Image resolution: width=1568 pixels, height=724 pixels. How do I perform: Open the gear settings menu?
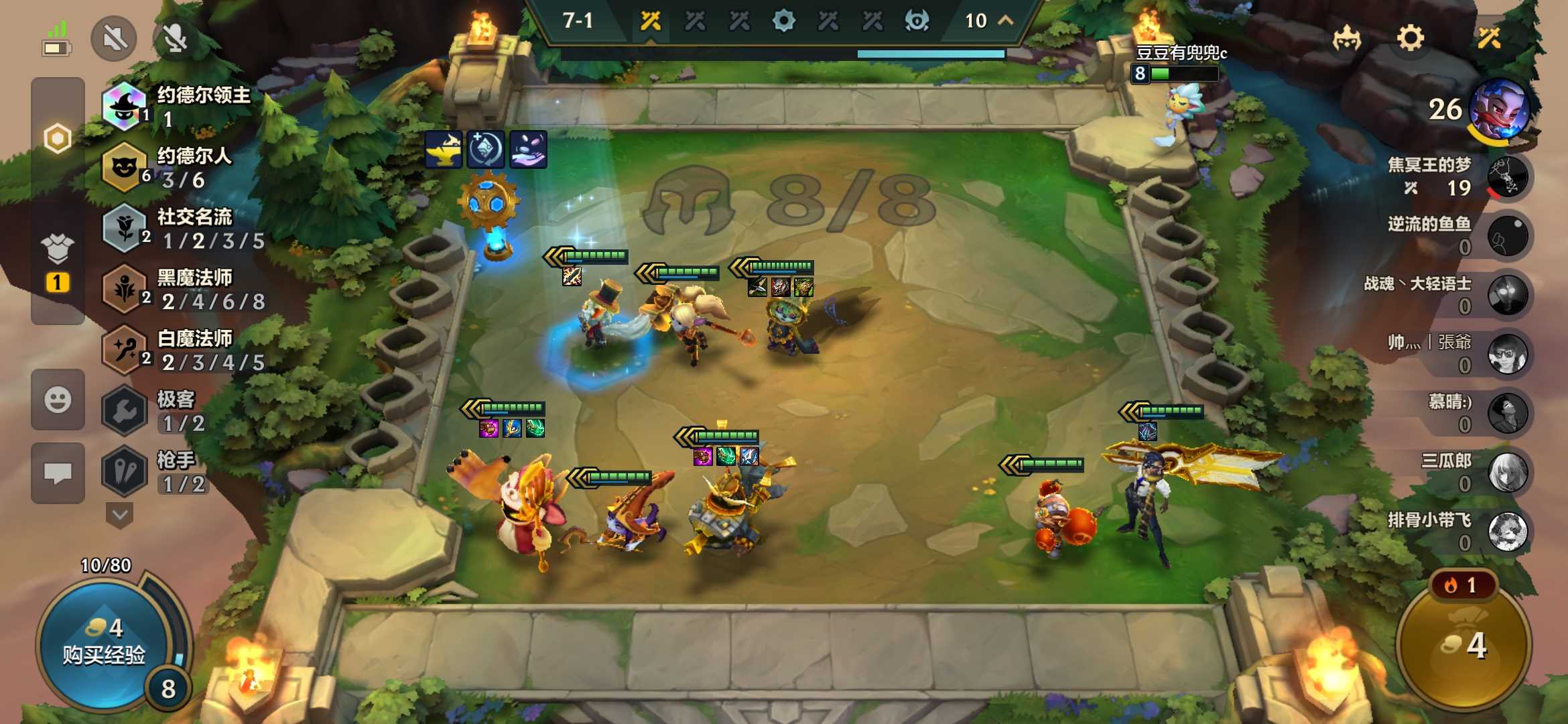click(x=1410, y=38)
